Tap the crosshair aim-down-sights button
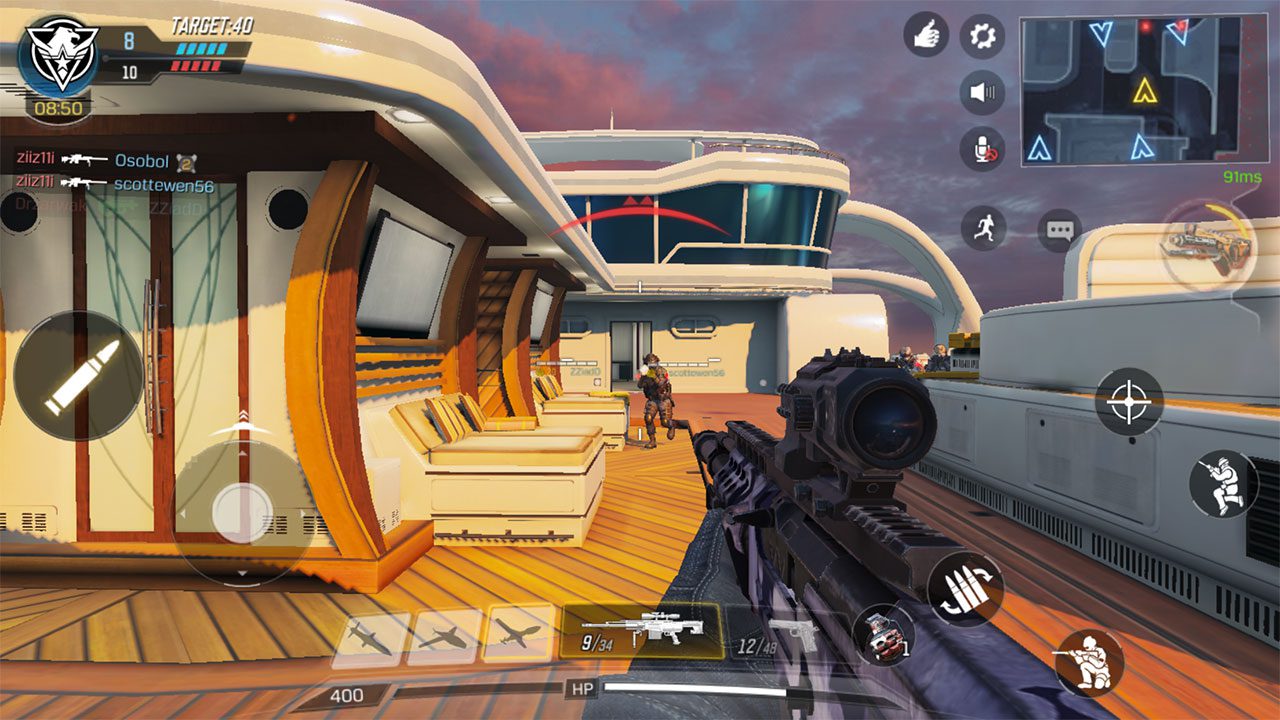The height and width of the screenshot is (720, 1280). (x=1129, y=401)
